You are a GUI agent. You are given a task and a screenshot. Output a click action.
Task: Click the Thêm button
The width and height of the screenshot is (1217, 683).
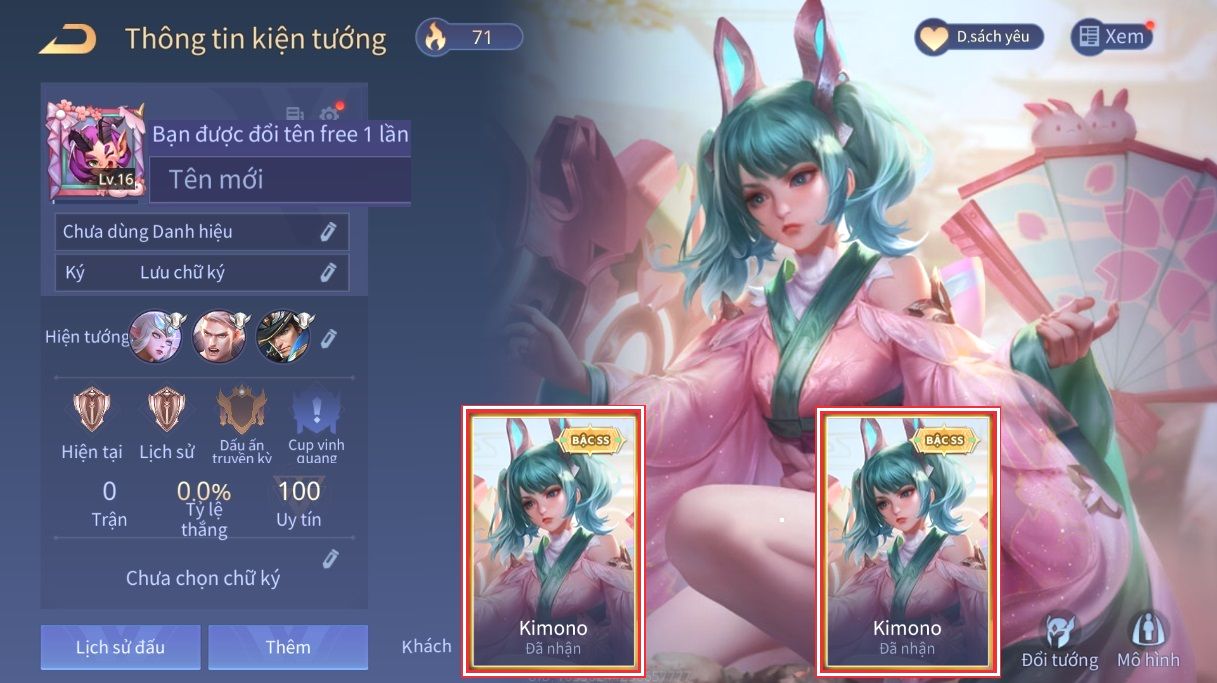point(288,647)
